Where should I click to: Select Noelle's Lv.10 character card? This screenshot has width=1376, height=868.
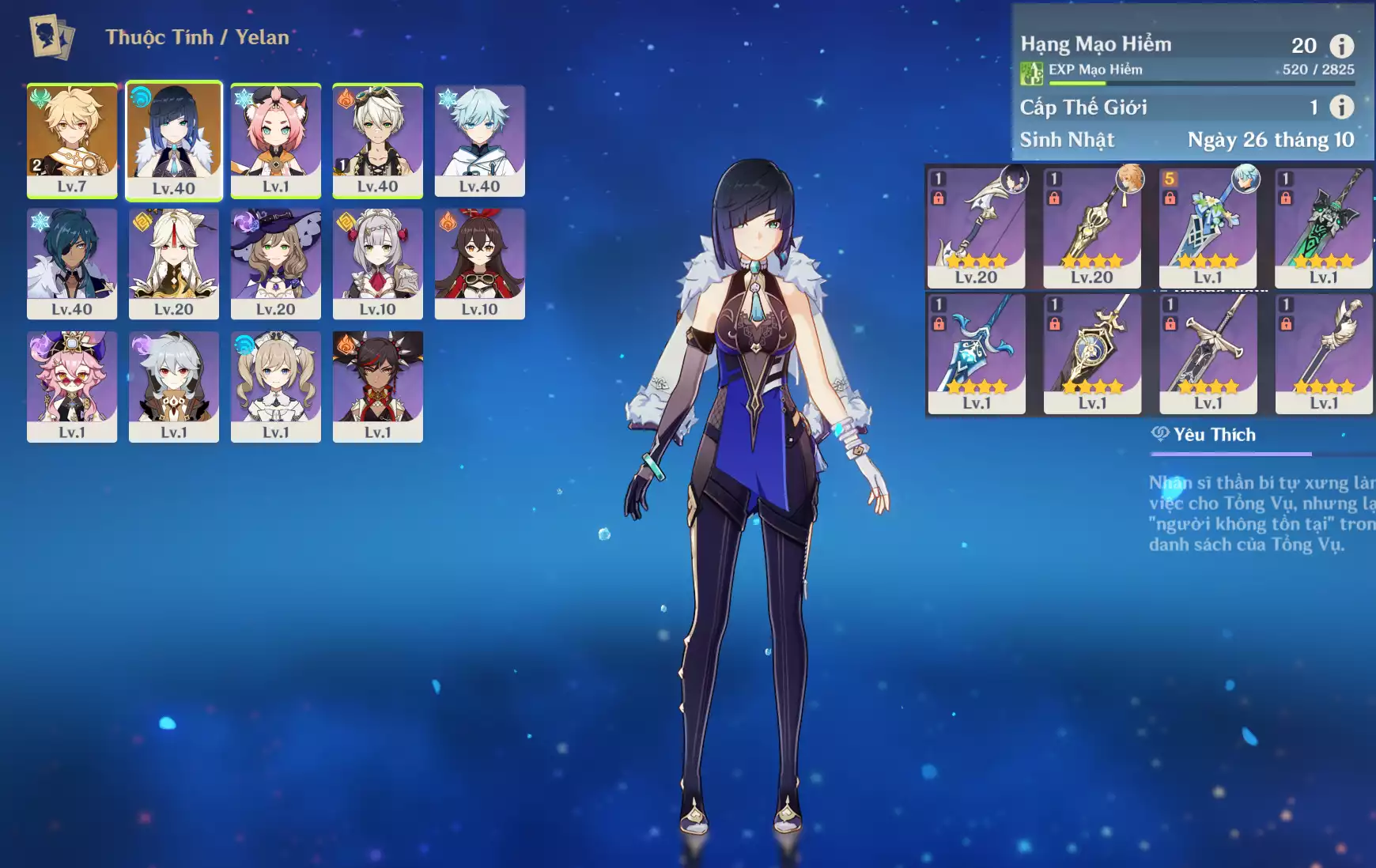tap(378, 263)
